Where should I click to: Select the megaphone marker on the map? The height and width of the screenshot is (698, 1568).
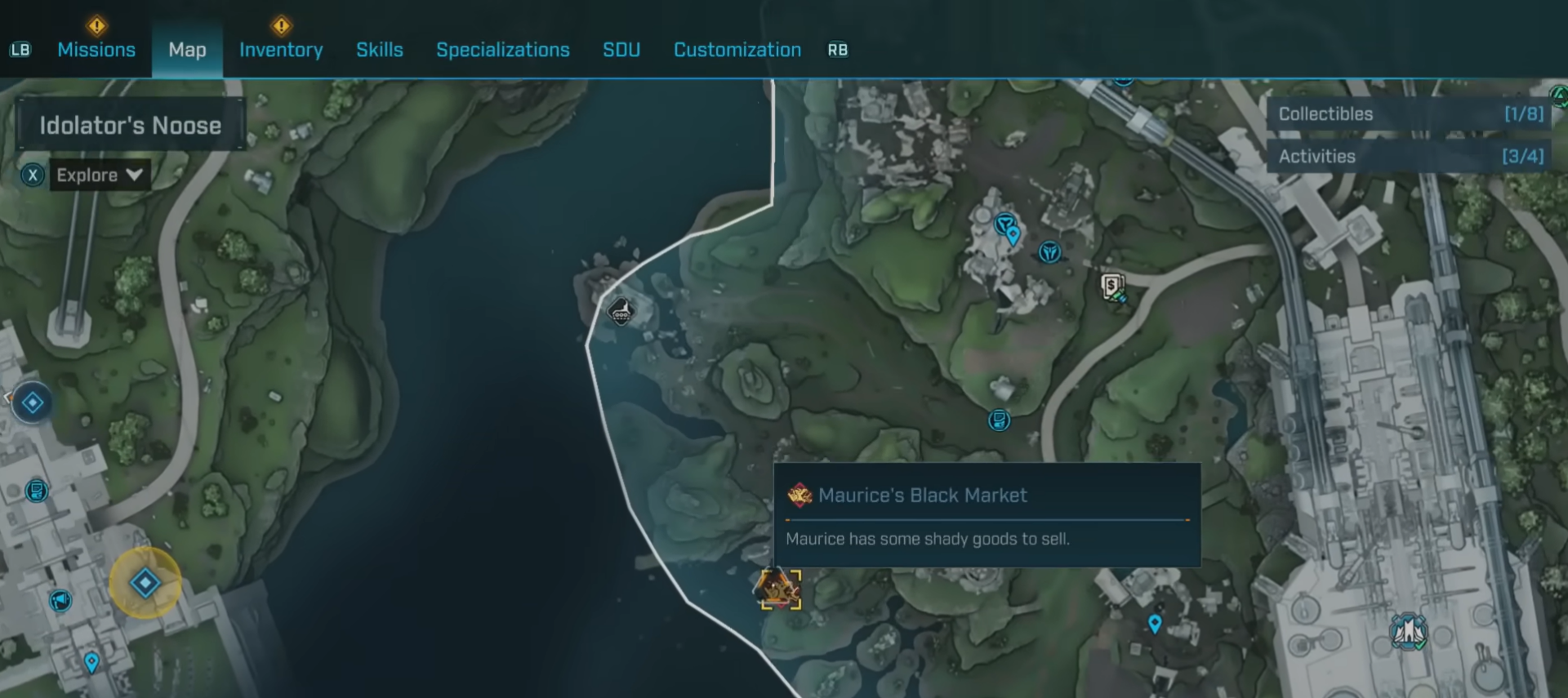(60, 602)
